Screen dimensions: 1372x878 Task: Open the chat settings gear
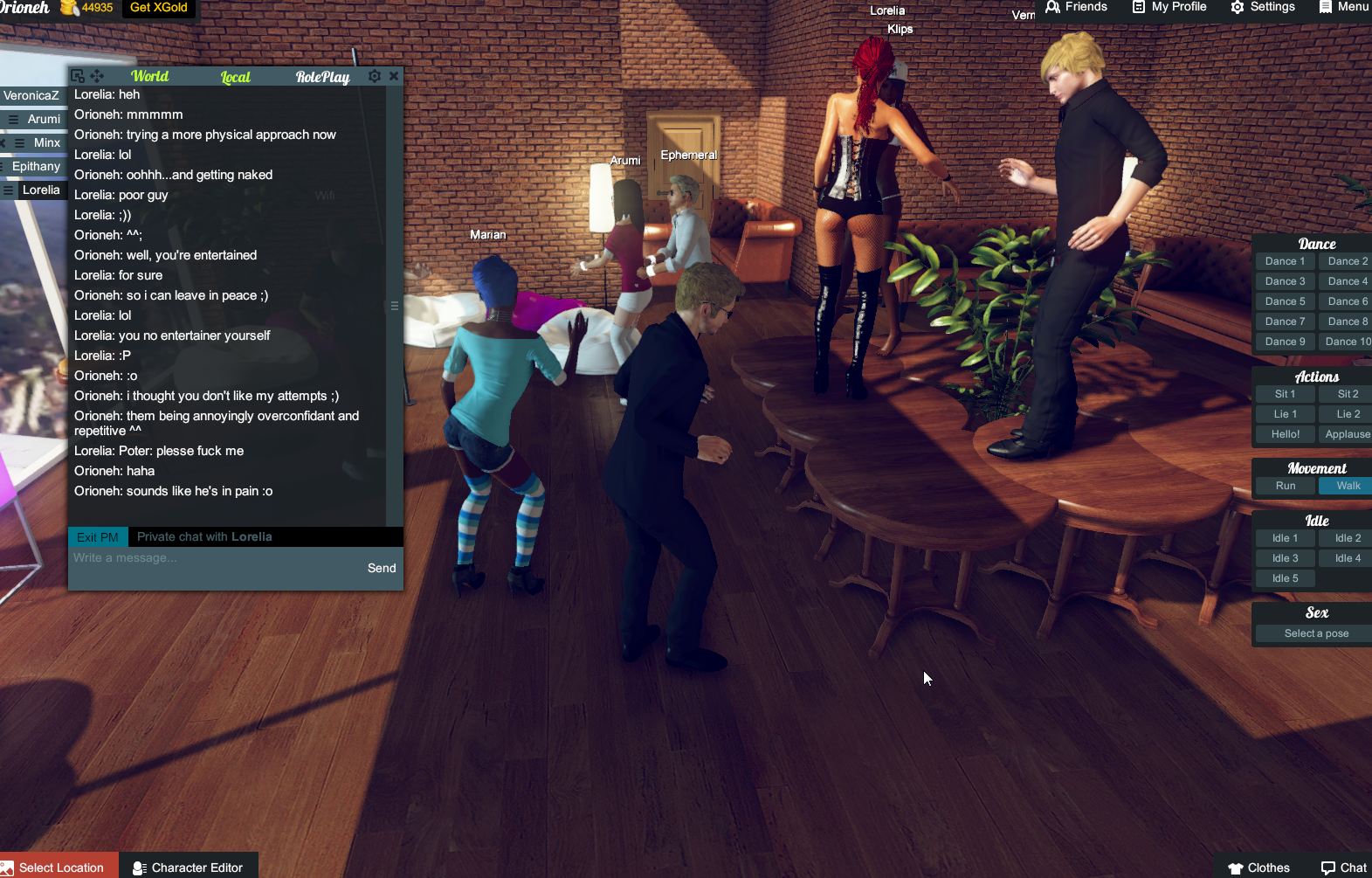pyautogui.click(x=374, y=76)
